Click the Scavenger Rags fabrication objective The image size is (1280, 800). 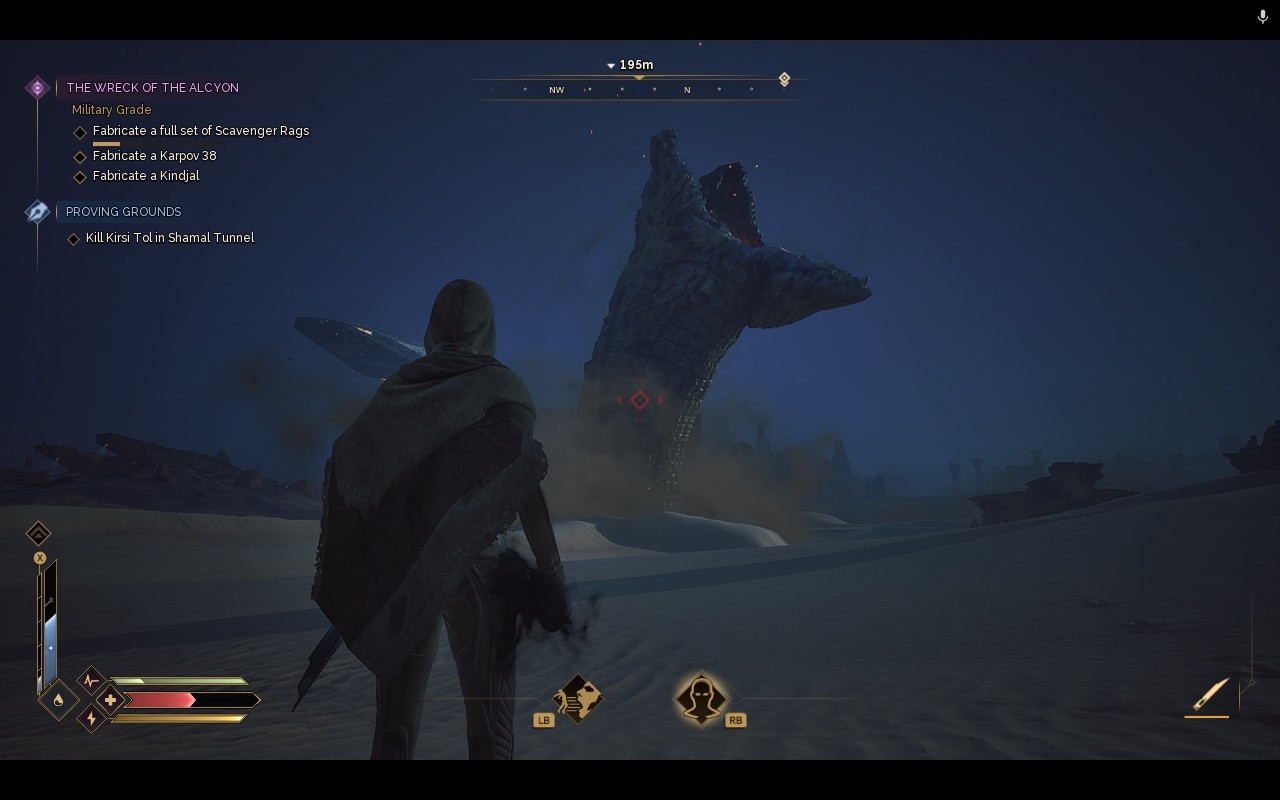click(x=200, y=131)
